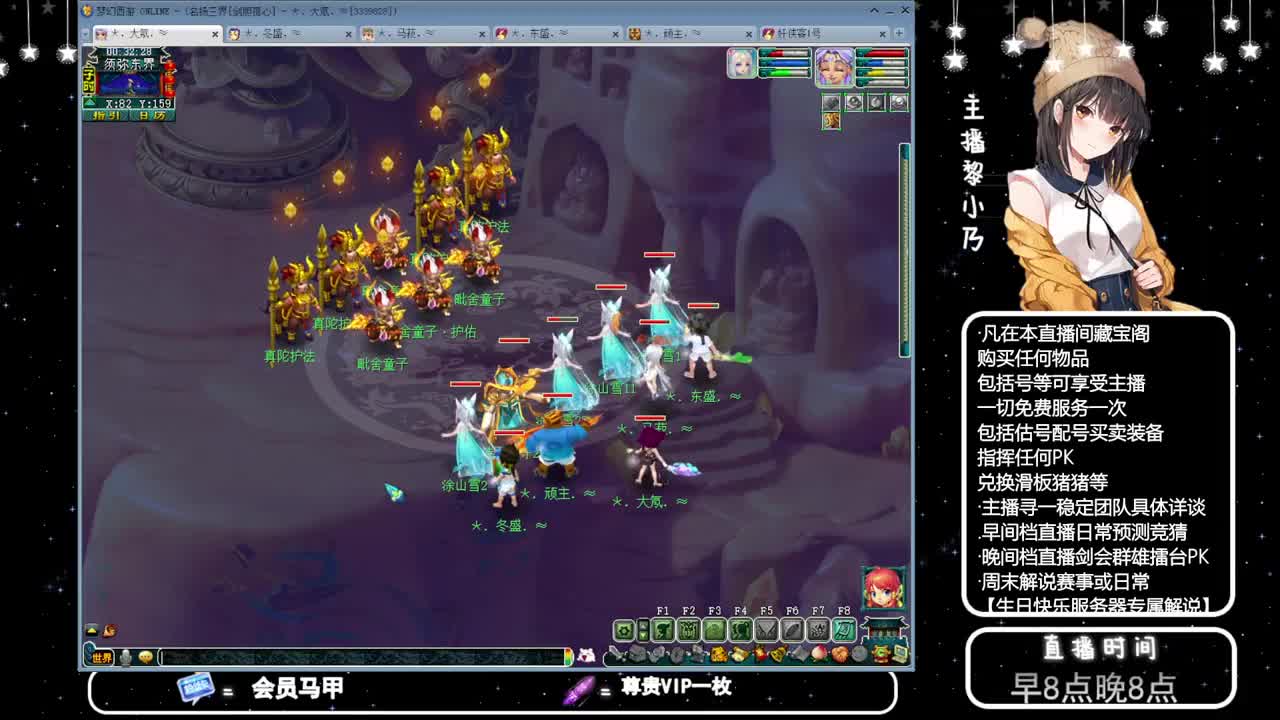The image size is (1280, 720).
Task: Click inside the chat text input field
Action: click(360, 656)
